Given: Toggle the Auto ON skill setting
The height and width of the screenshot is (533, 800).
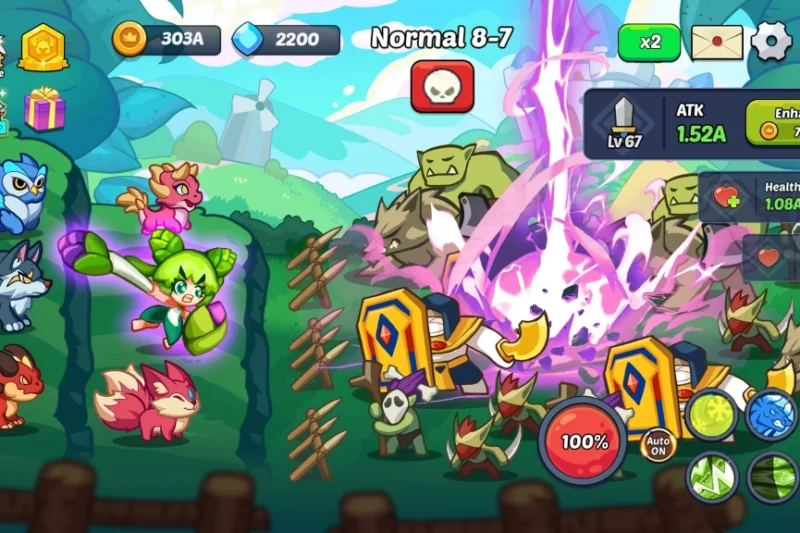Looking at the screenshot, I should (x=658, y=444).
